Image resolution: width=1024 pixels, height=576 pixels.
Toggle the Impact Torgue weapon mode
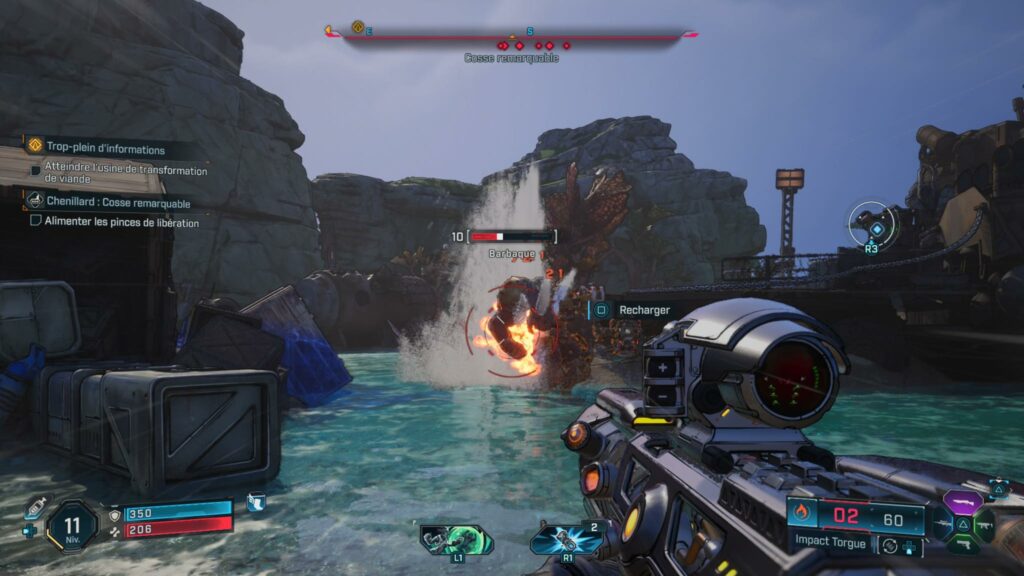[x=889, y=546]
